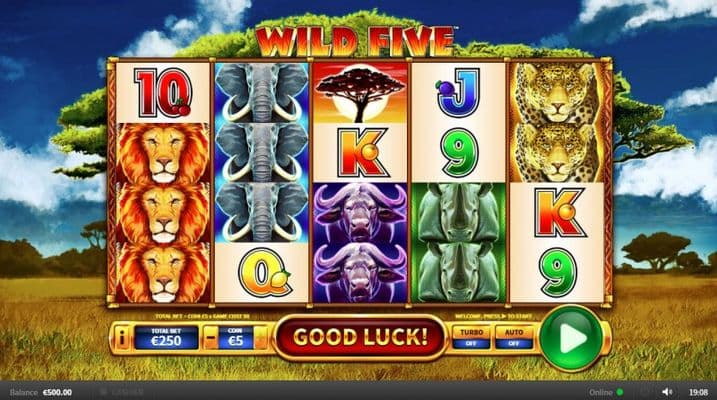This screenshot has height=400, width=717.
Task: Decrease the coin value with the minus button
Action: (x=209, y=338)
